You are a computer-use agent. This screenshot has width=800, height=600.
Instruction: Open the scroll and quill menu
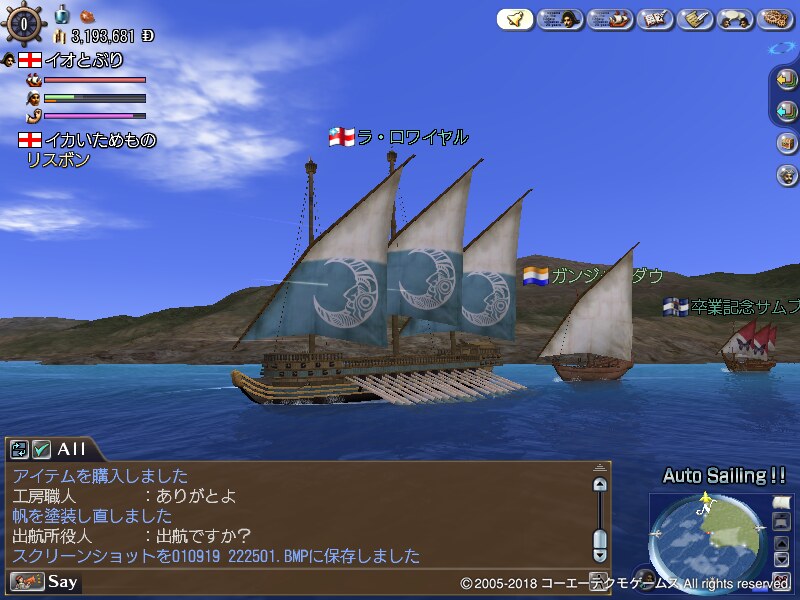694,19
